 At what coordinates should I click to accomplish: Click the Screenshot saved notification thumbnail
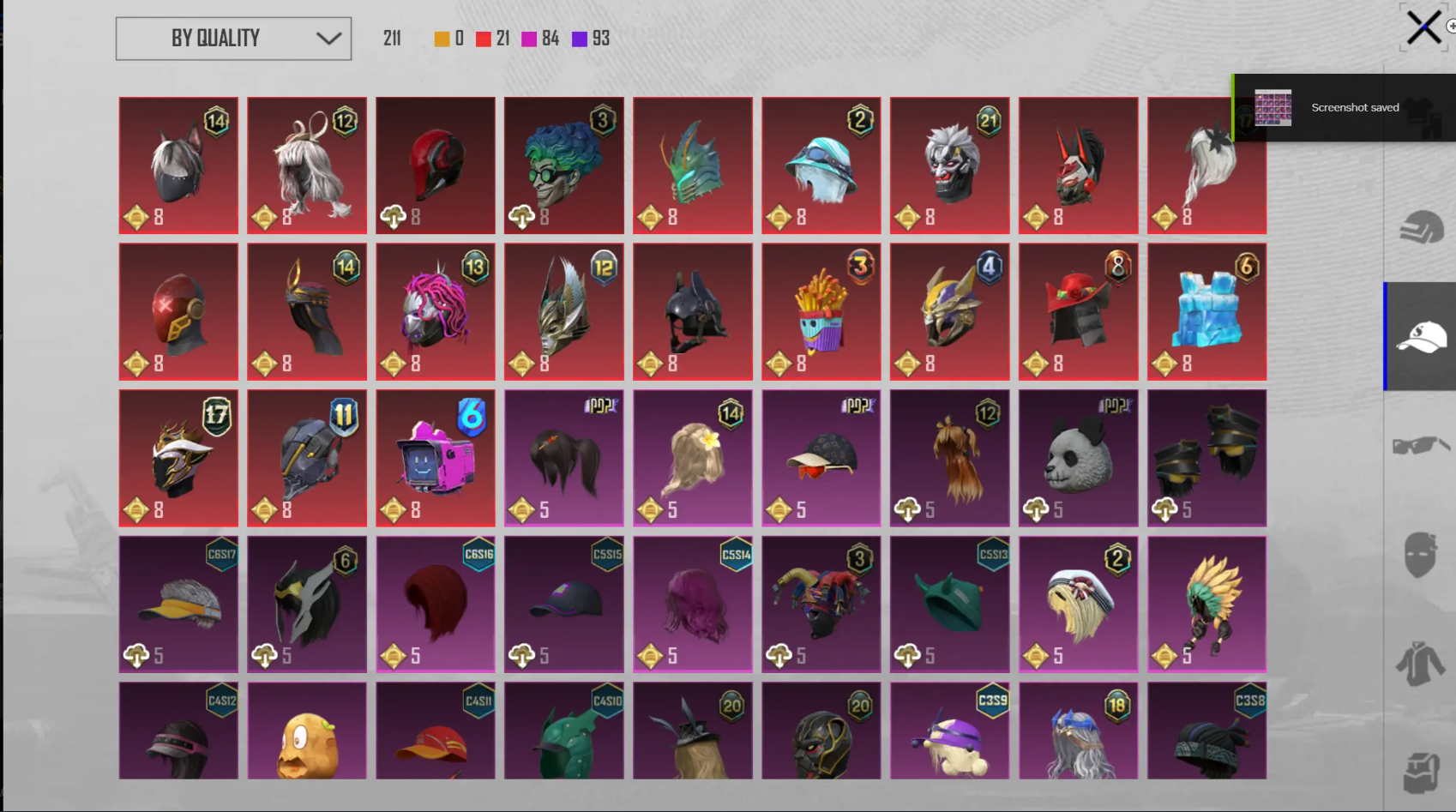tap(1272, 108)
